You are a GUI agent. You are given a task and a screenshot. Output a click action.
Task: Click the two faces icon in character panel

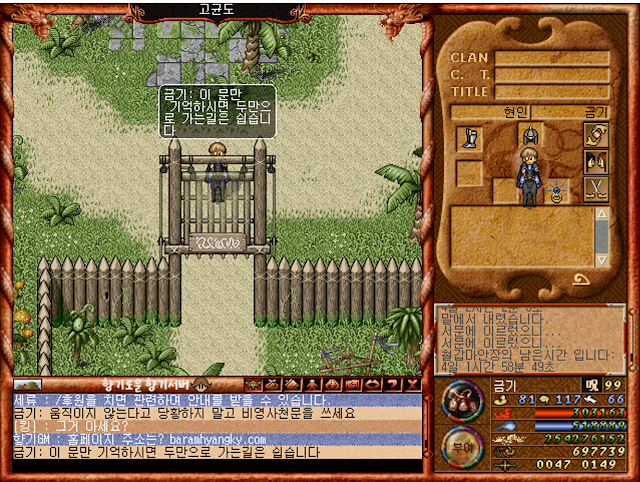click(x=596, y=162)
